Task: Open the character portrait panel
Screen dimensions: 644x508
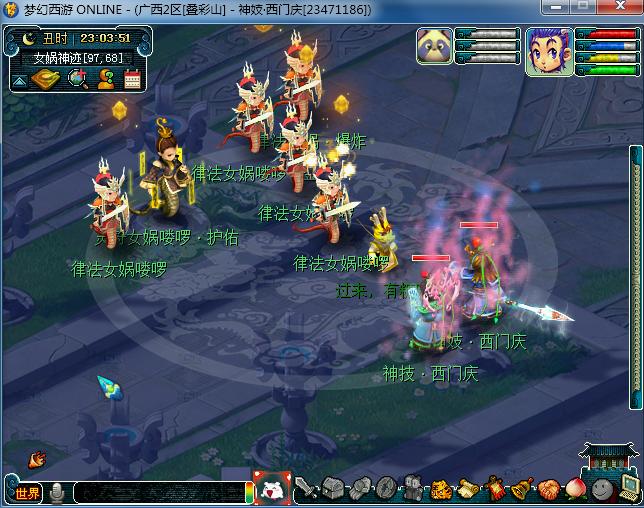Action: pyautogui.click(x=548, y=52)
